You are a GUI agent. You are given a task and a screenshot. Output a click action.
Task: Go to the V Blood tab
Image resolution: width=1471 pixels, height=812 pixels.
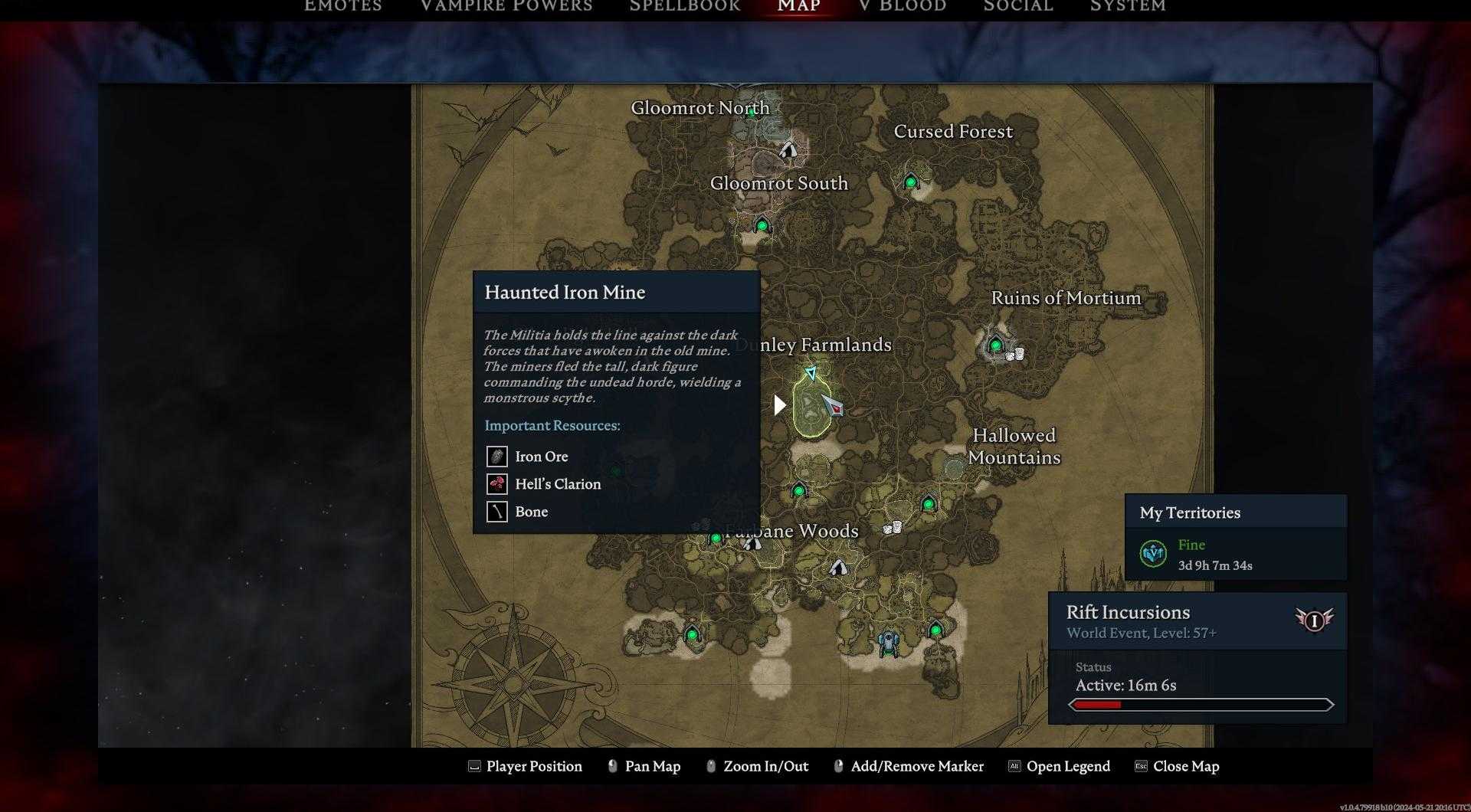903,6
